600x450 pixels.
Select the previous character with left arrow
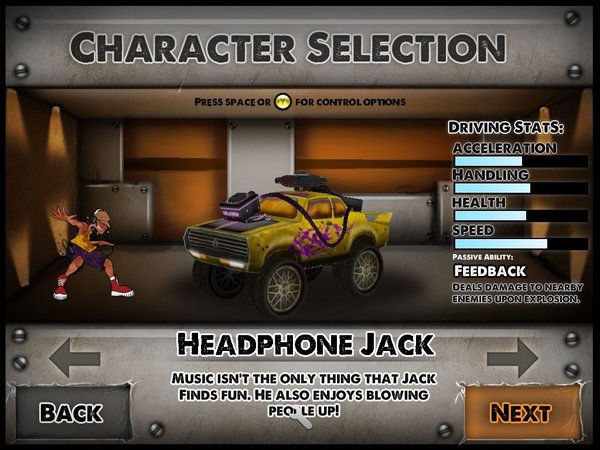click(x=75, y=358)
